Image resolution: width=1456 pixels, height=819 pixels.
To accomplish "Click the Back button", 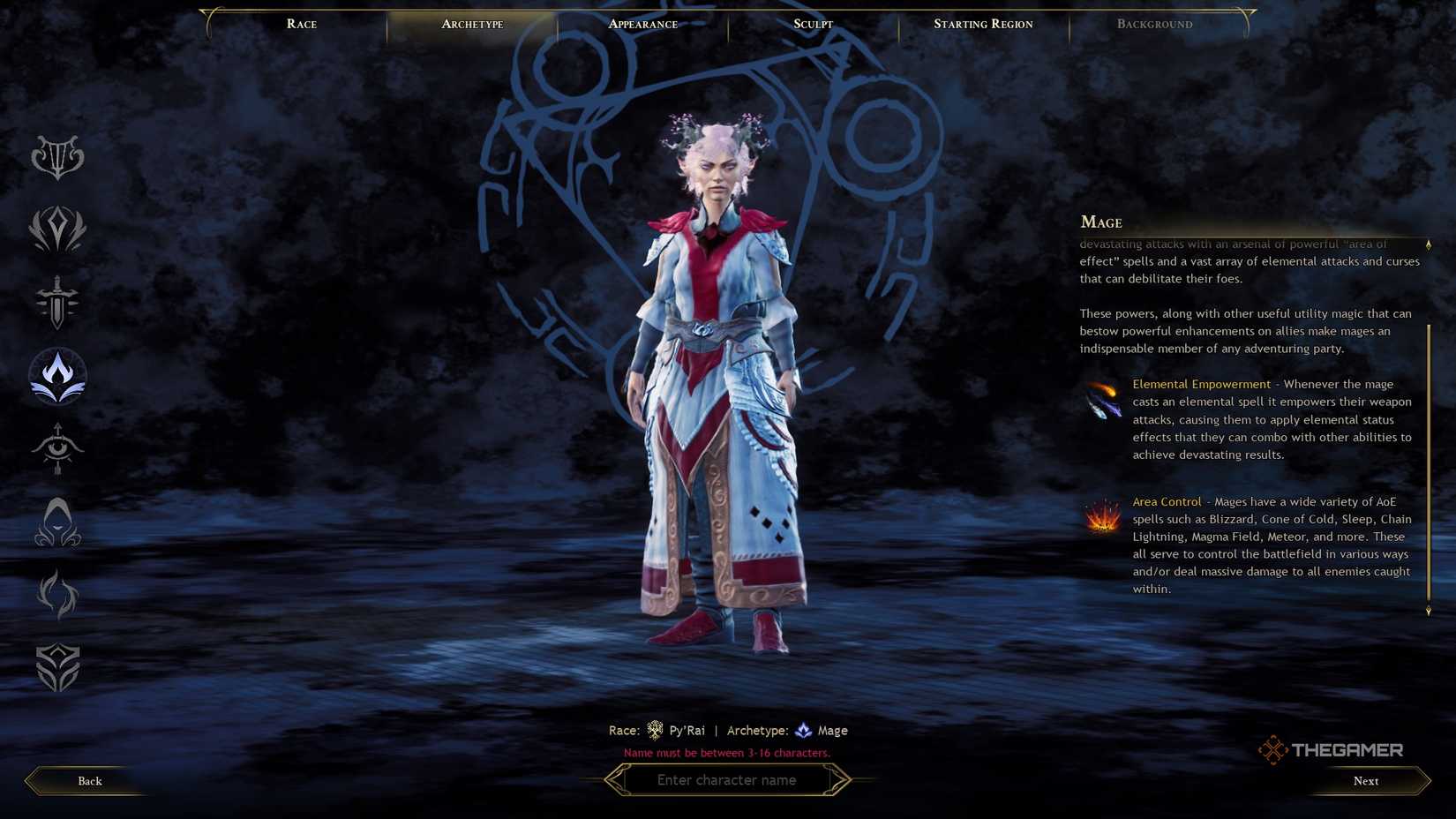I will [x=88, y=780].
